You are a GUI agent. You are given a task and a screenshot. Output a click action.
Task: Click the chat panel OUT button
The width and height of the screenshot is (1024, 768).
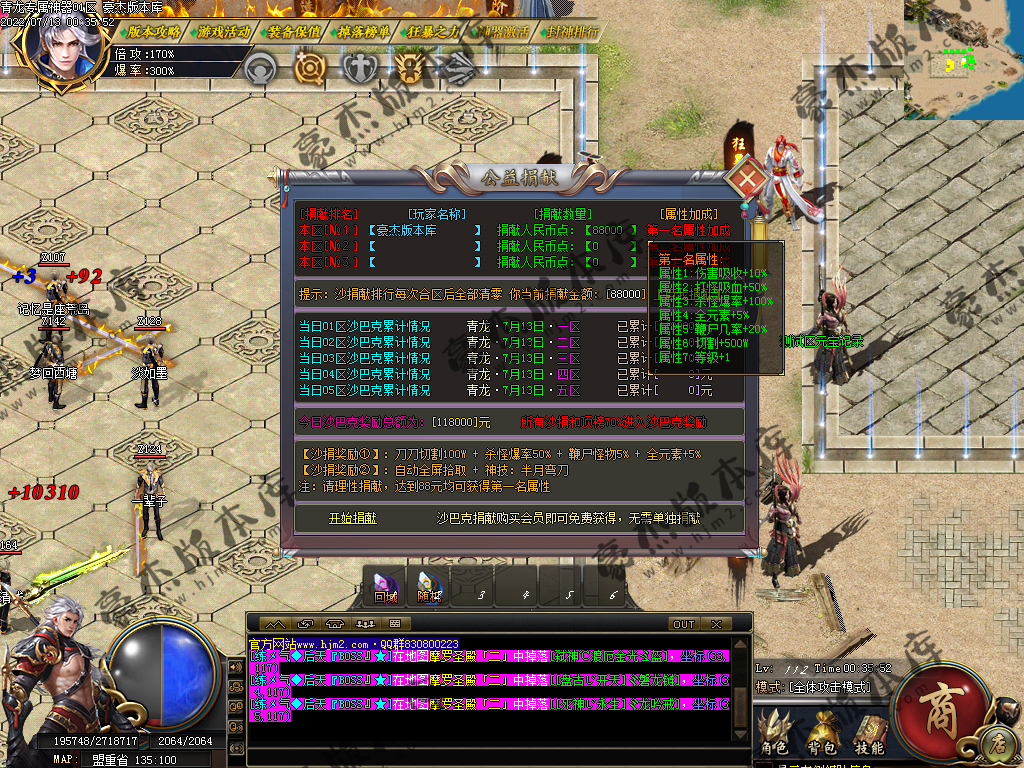[684, 624]
